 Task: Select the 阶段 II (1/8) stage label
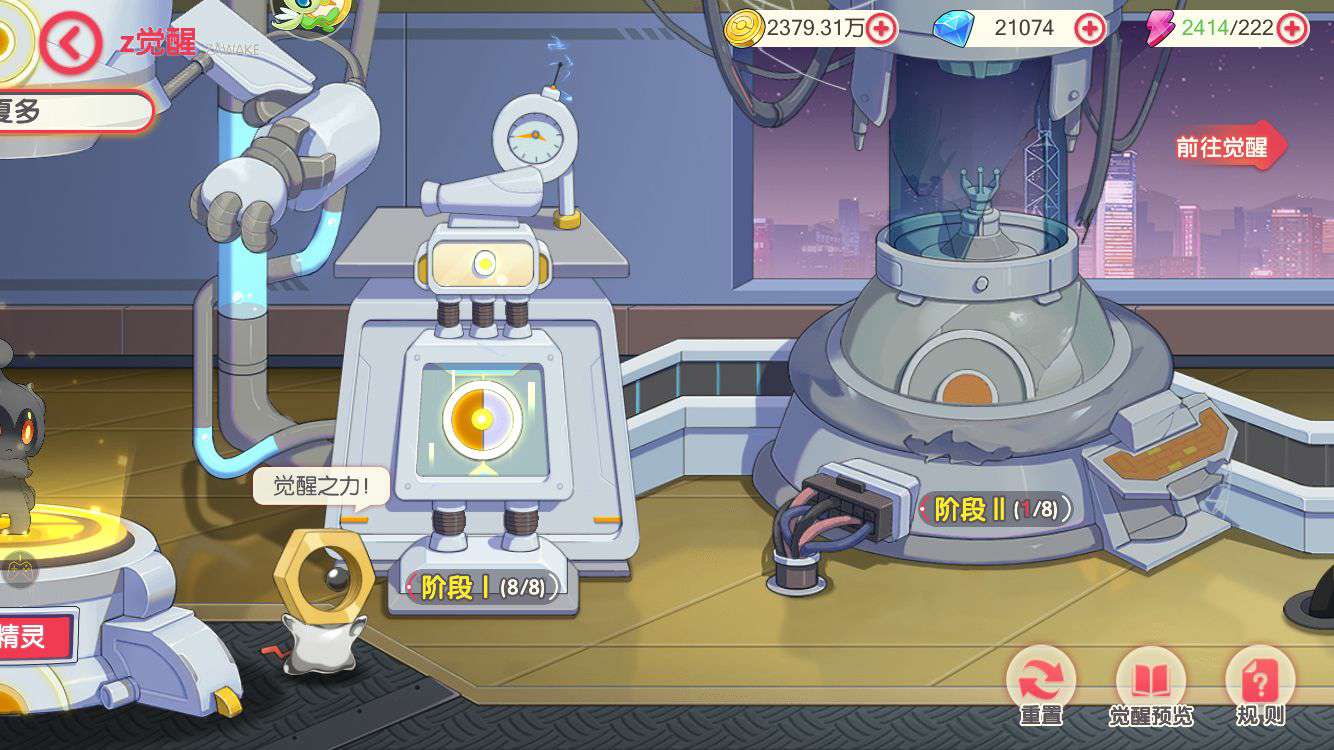coord(995,509)
